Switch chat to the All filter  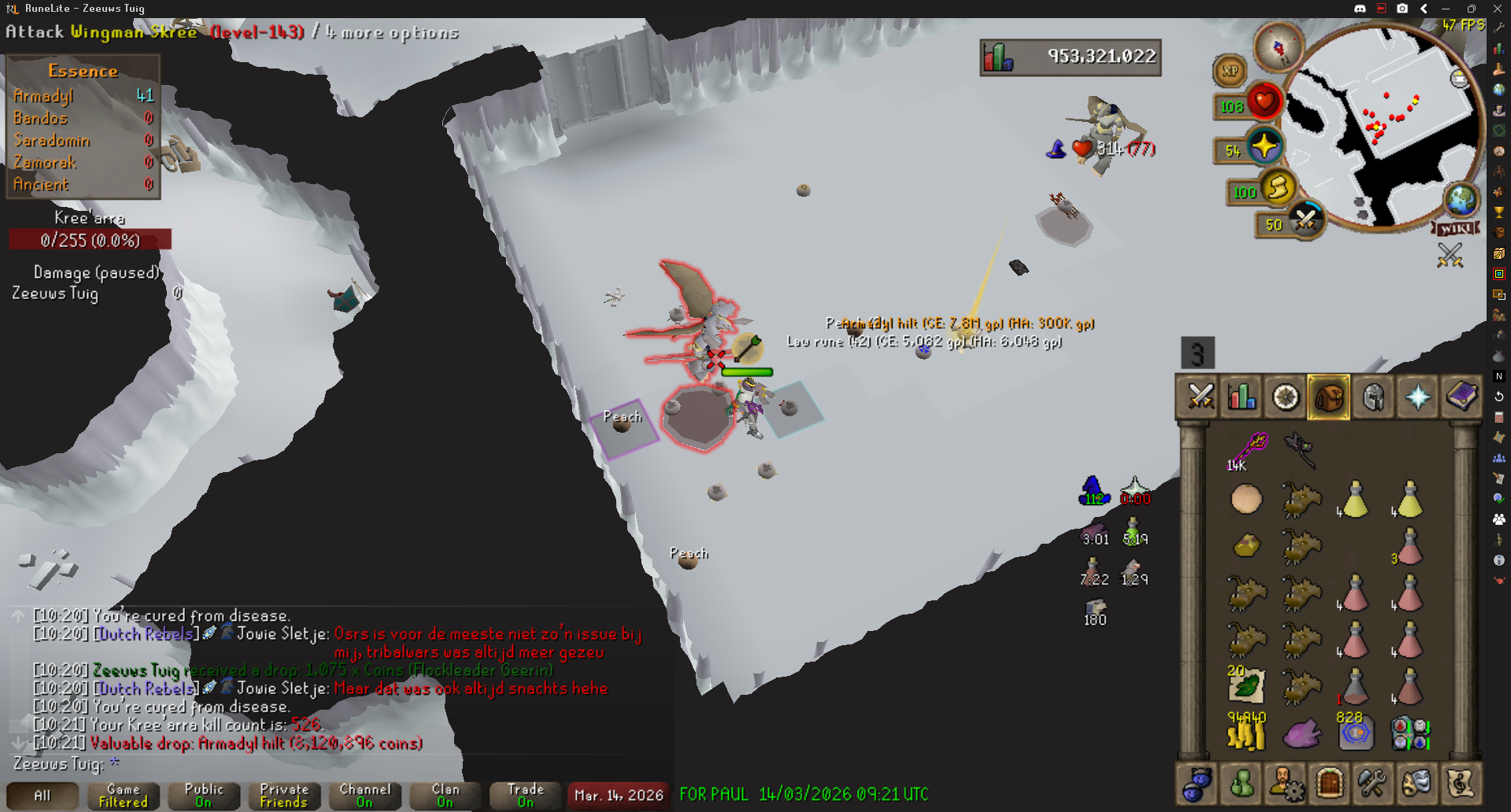click(x=42, y=795)
